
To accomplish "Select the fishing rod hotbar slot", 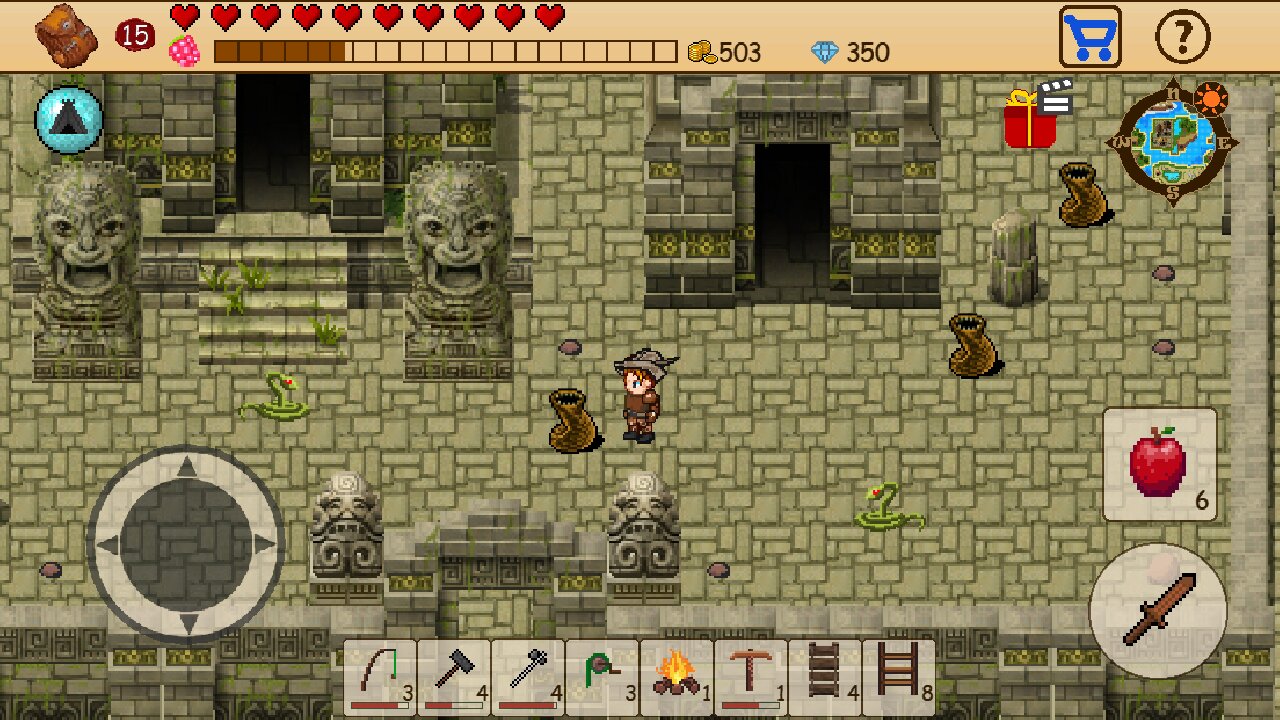I will 380,678.
